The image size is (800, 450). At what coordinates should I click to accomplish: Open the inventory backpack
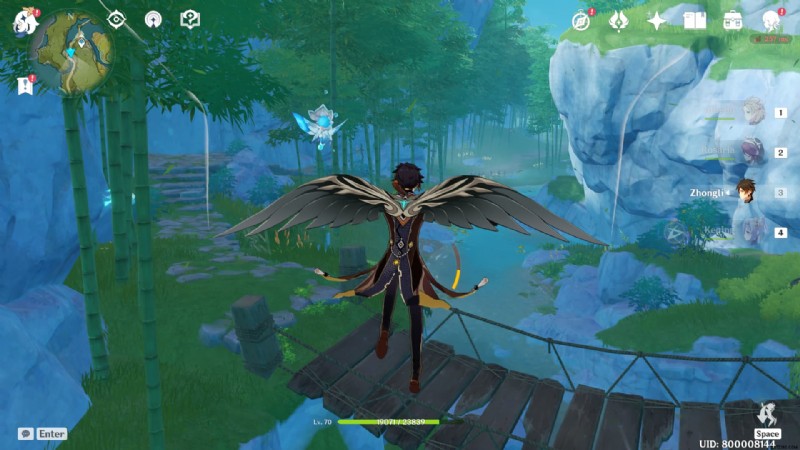[x=732, y=20]
